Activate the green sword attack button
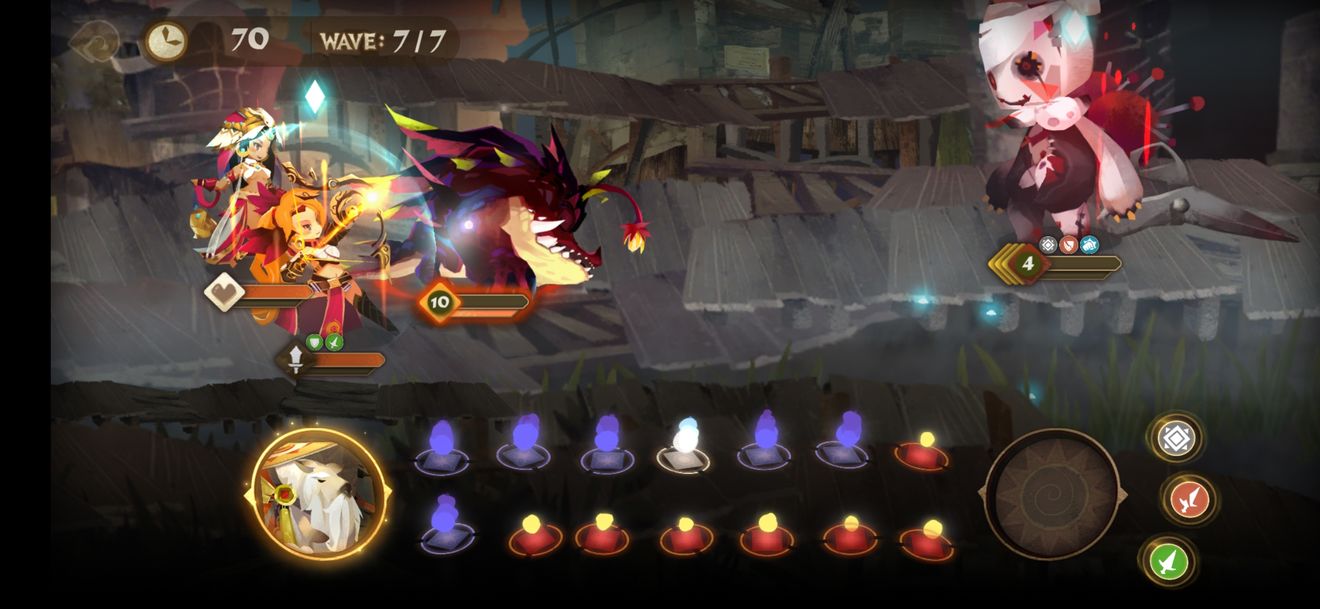1320x609 pixels. pyautogui.click(x=1168, y=560)
